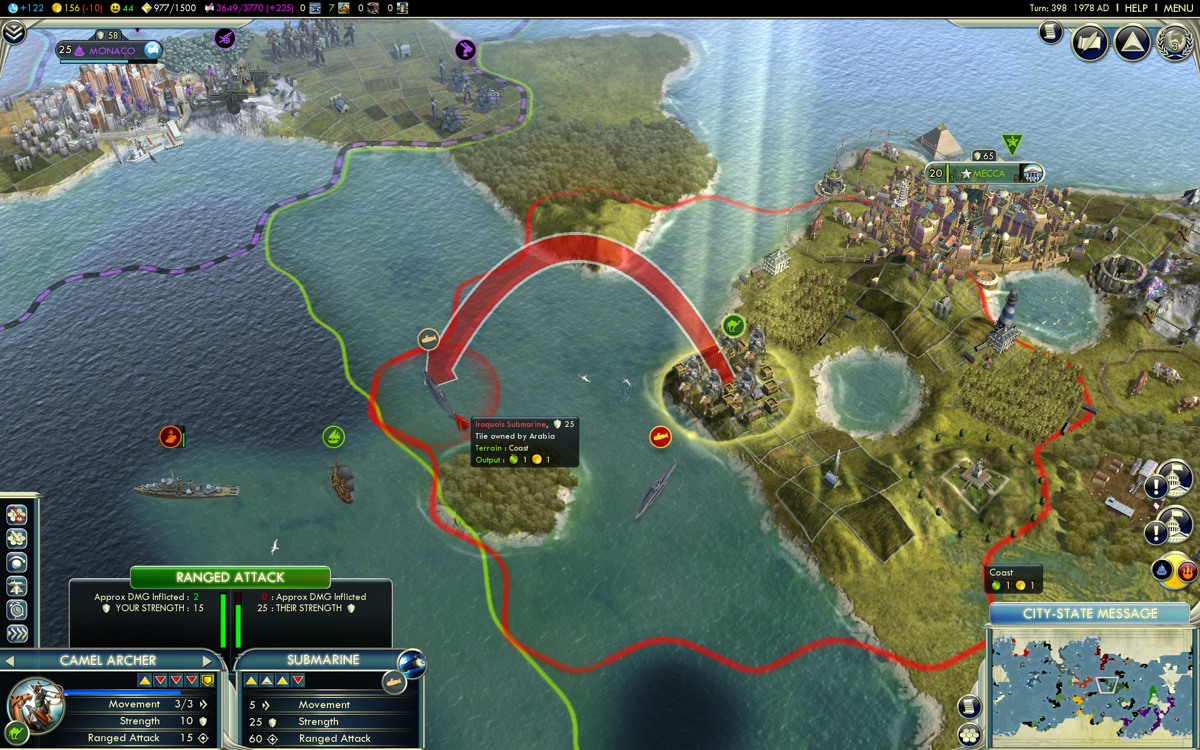The height and width of the screenshot is (750, 1200).
Task: Open the MENU in the top bar
Action: pos(1177,8)
